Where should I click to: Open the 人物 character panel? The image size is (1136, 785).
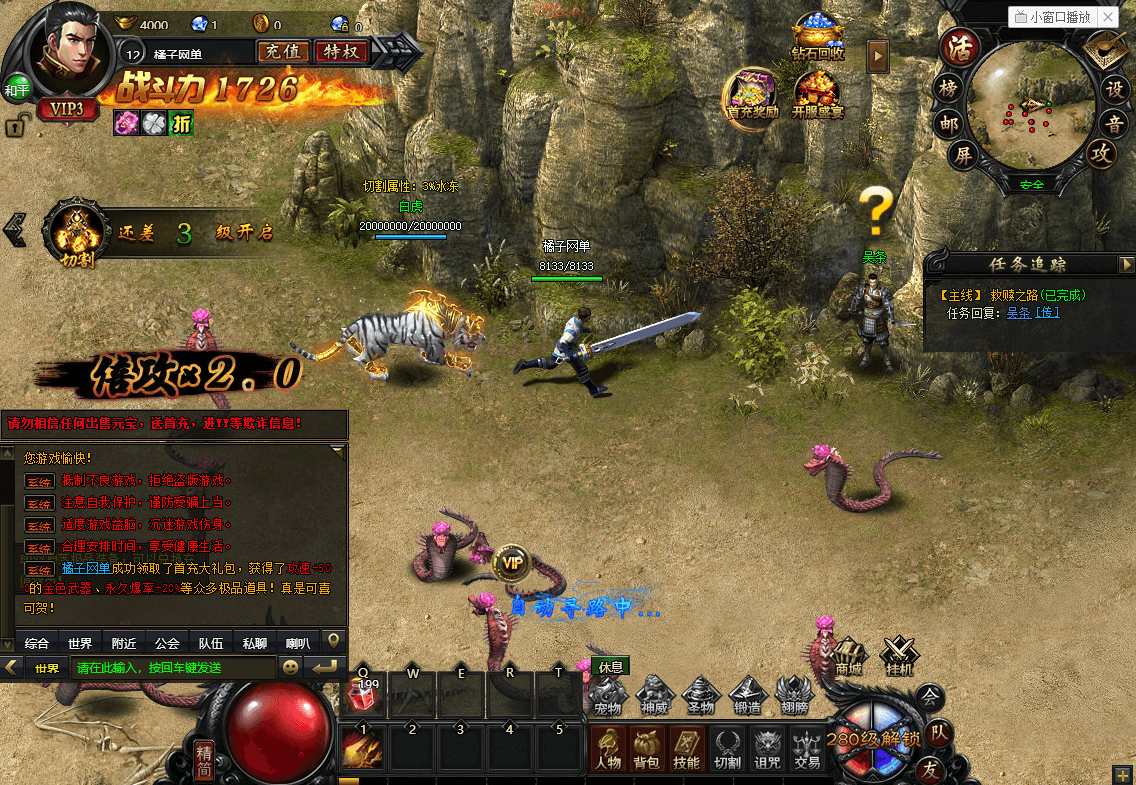coord(608,749)
